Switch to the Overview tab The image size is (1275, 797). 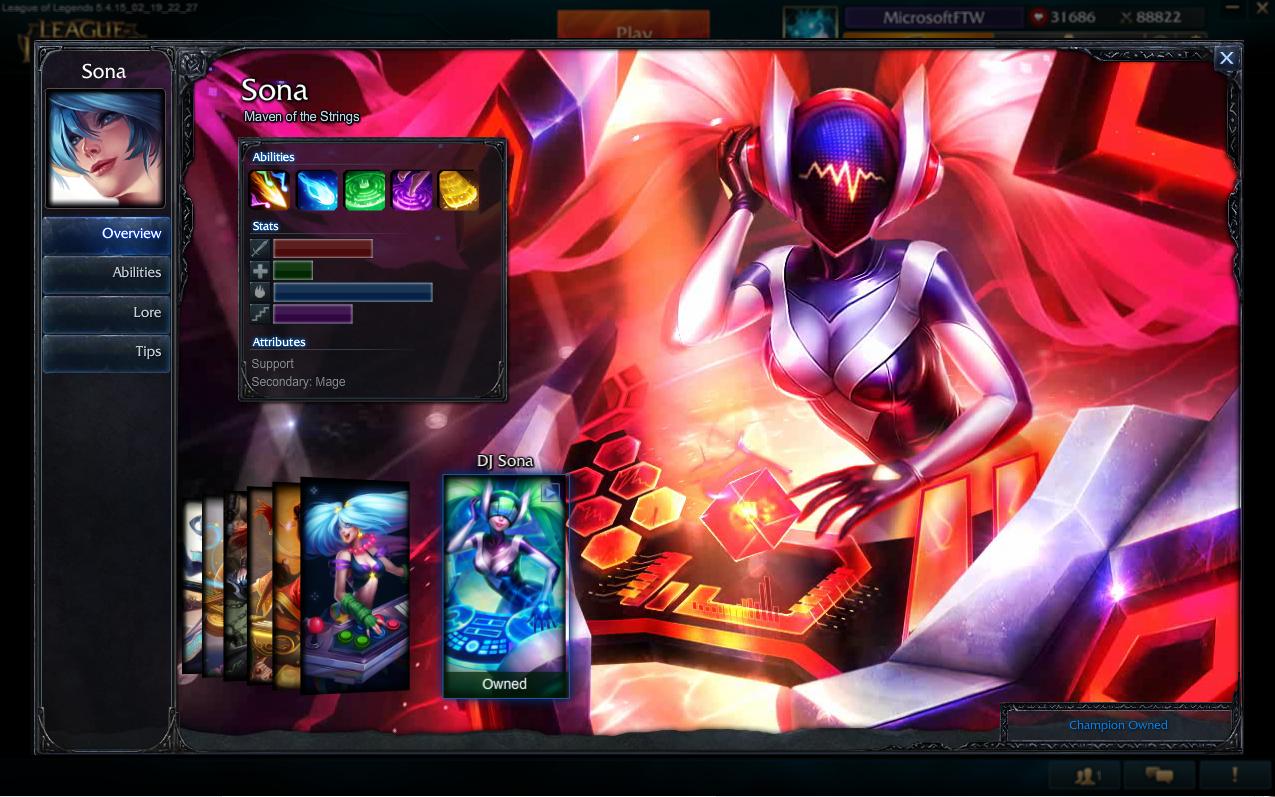pos(106,234)
